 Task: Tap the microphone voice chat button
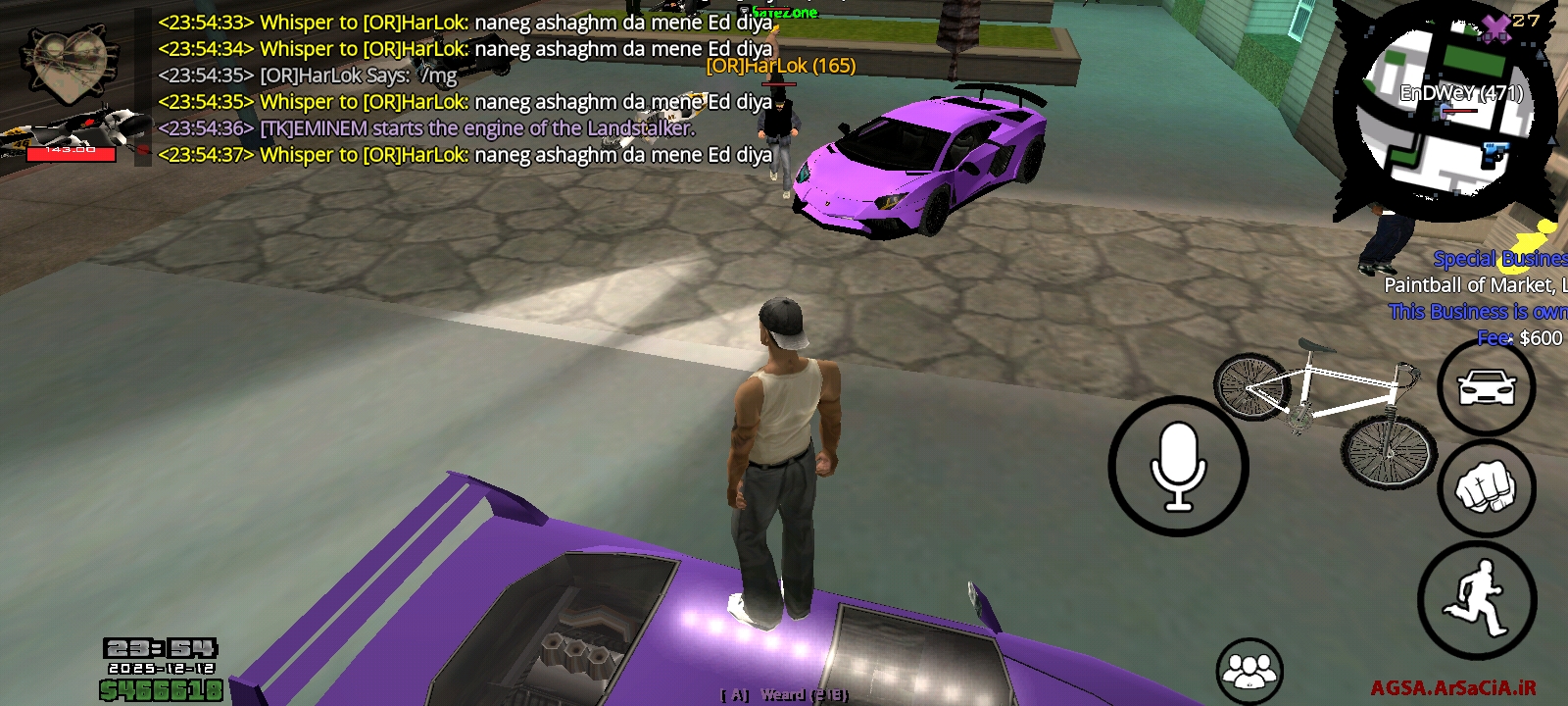click(1178, 466)
